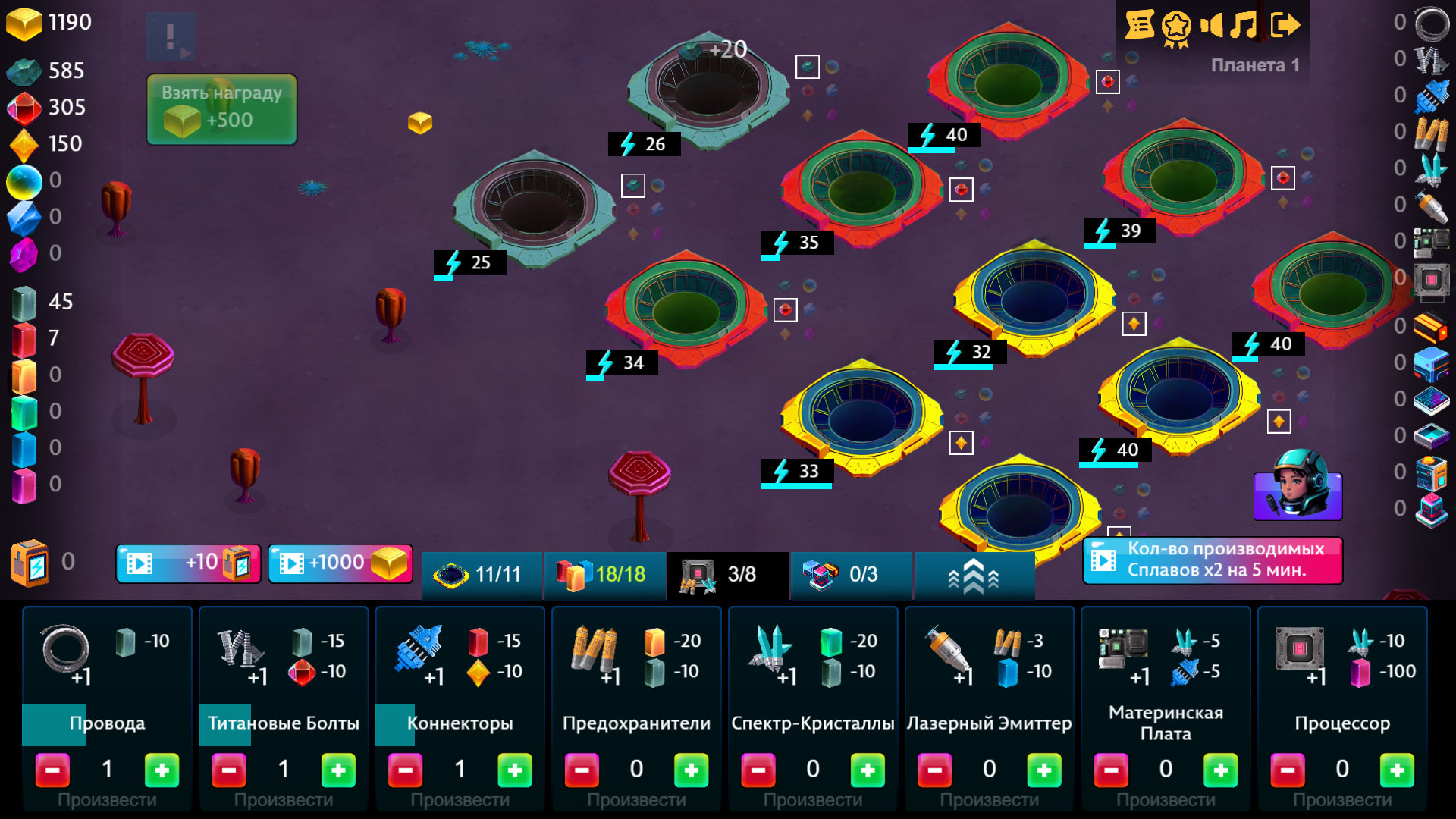Open the quest list scroll icon
The width and height of the screenshot is (1456, 819).
pyautogui.click(x=1141, y=25)
